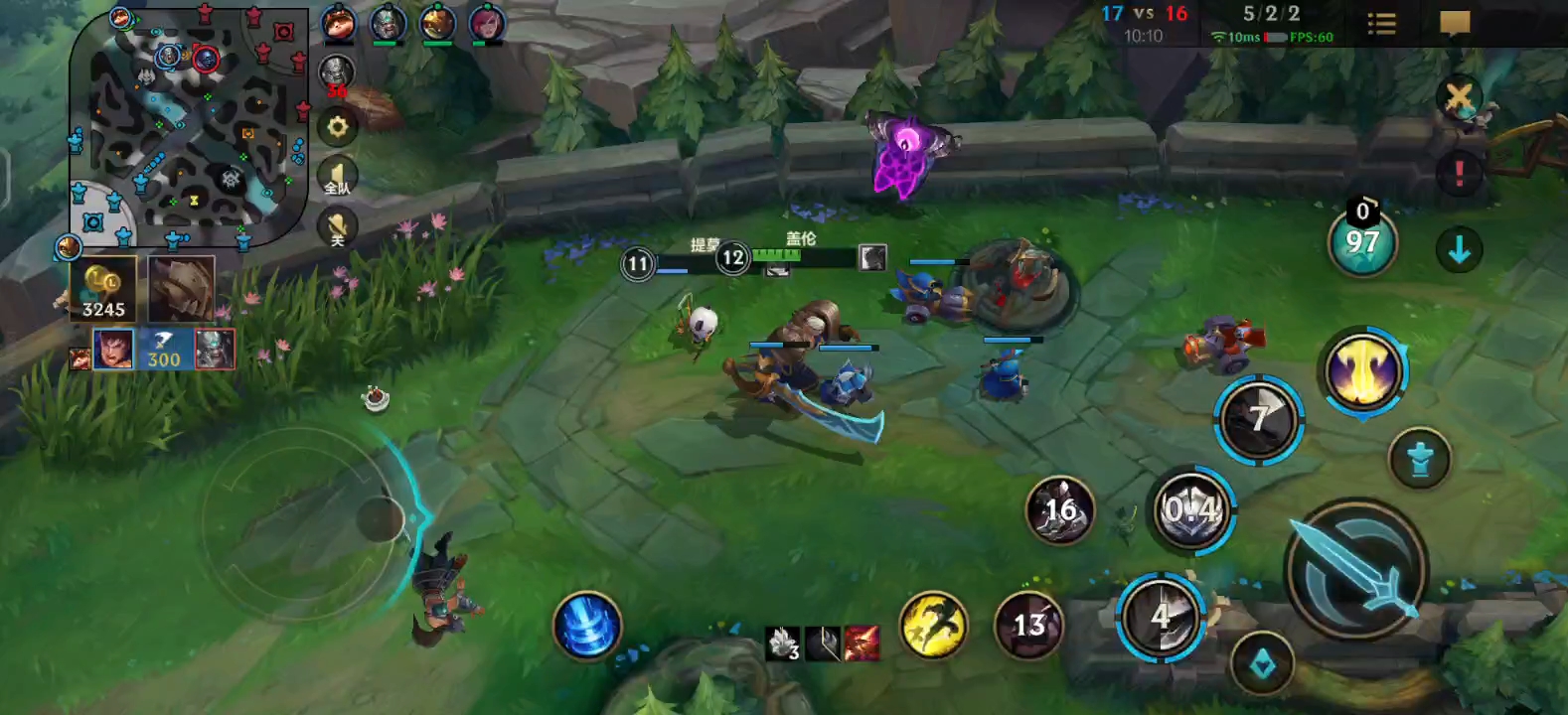The width and height of the screenshot is (1568, 715).
Task: Select the ability showing 13 second cooldown
Action: click(1028, 625)
